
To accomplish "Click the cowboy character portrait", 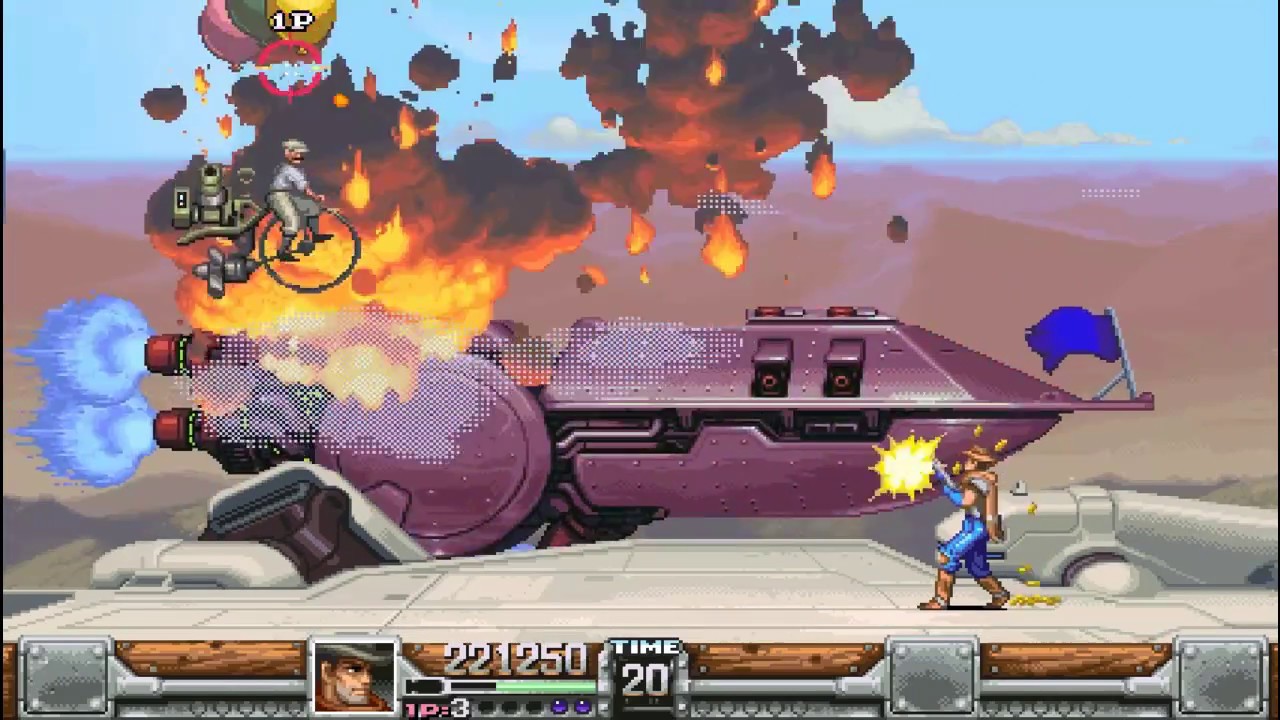I will 354,677.
